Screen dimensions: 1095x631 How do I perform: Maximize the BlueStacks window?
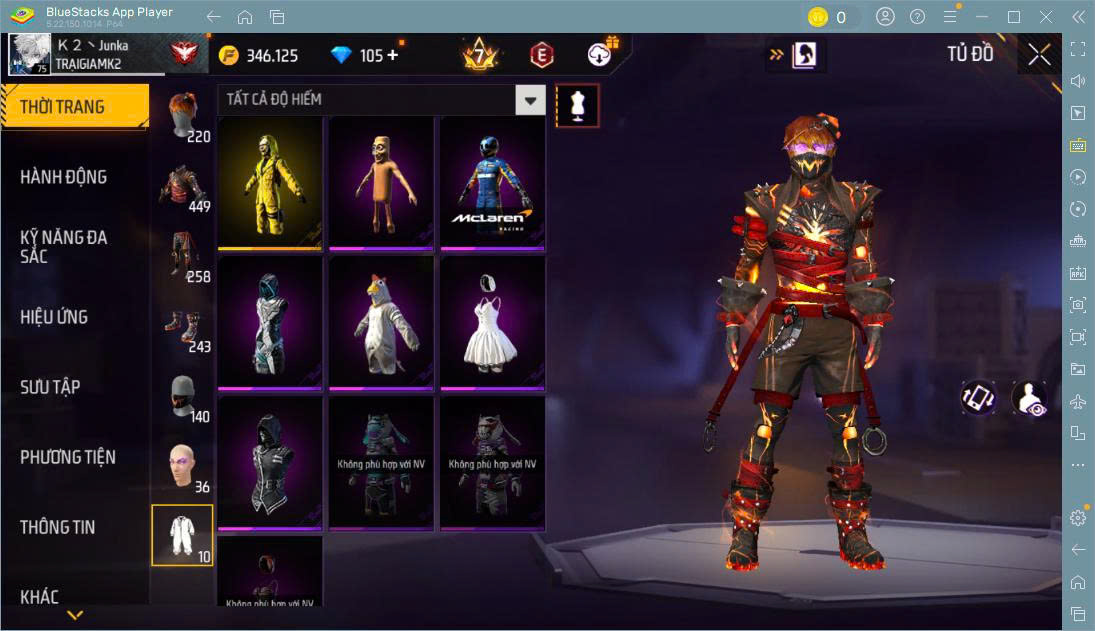(x=1014, y=17)
